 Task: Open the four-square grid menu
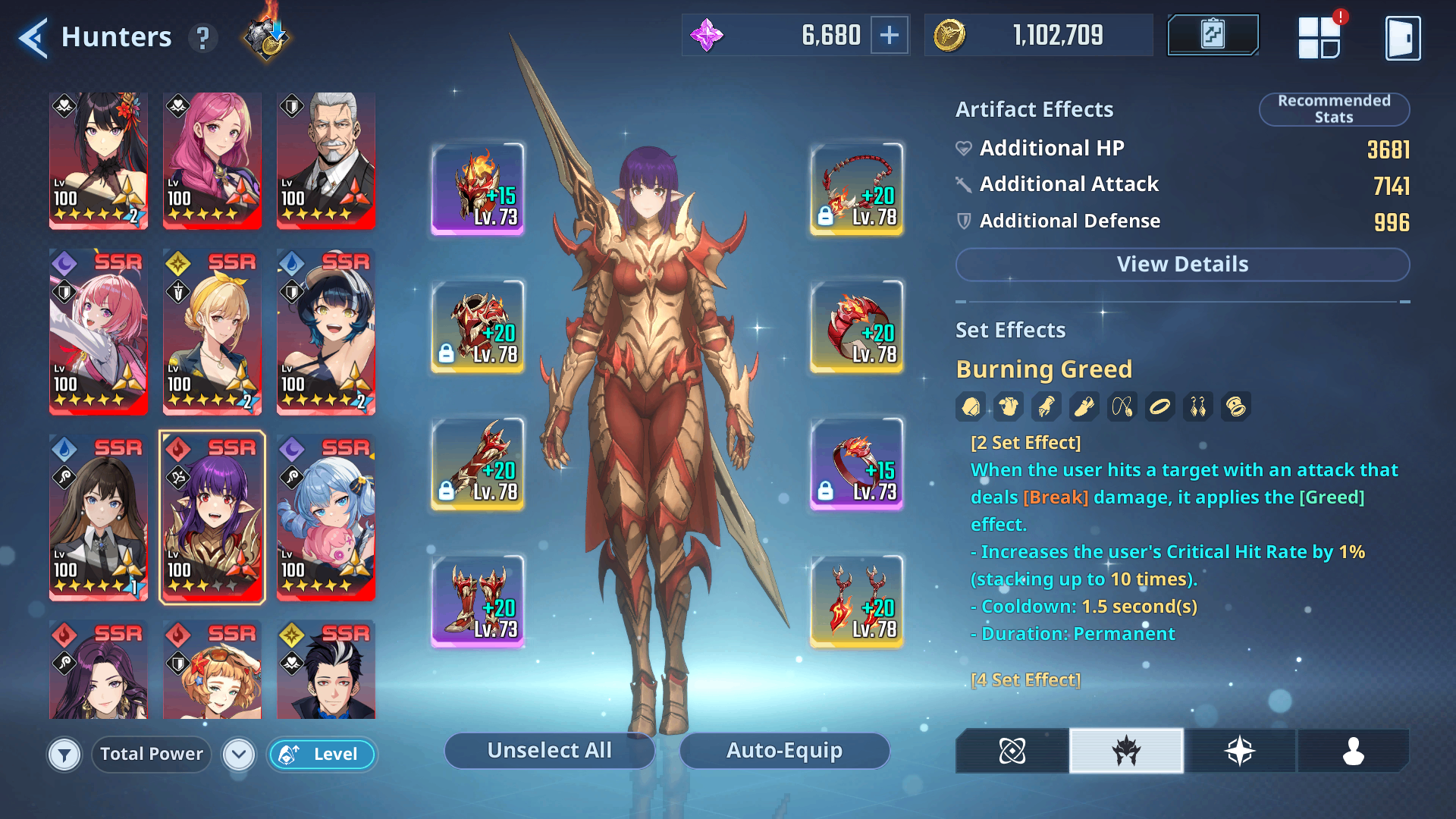[x=1319, y=38]
